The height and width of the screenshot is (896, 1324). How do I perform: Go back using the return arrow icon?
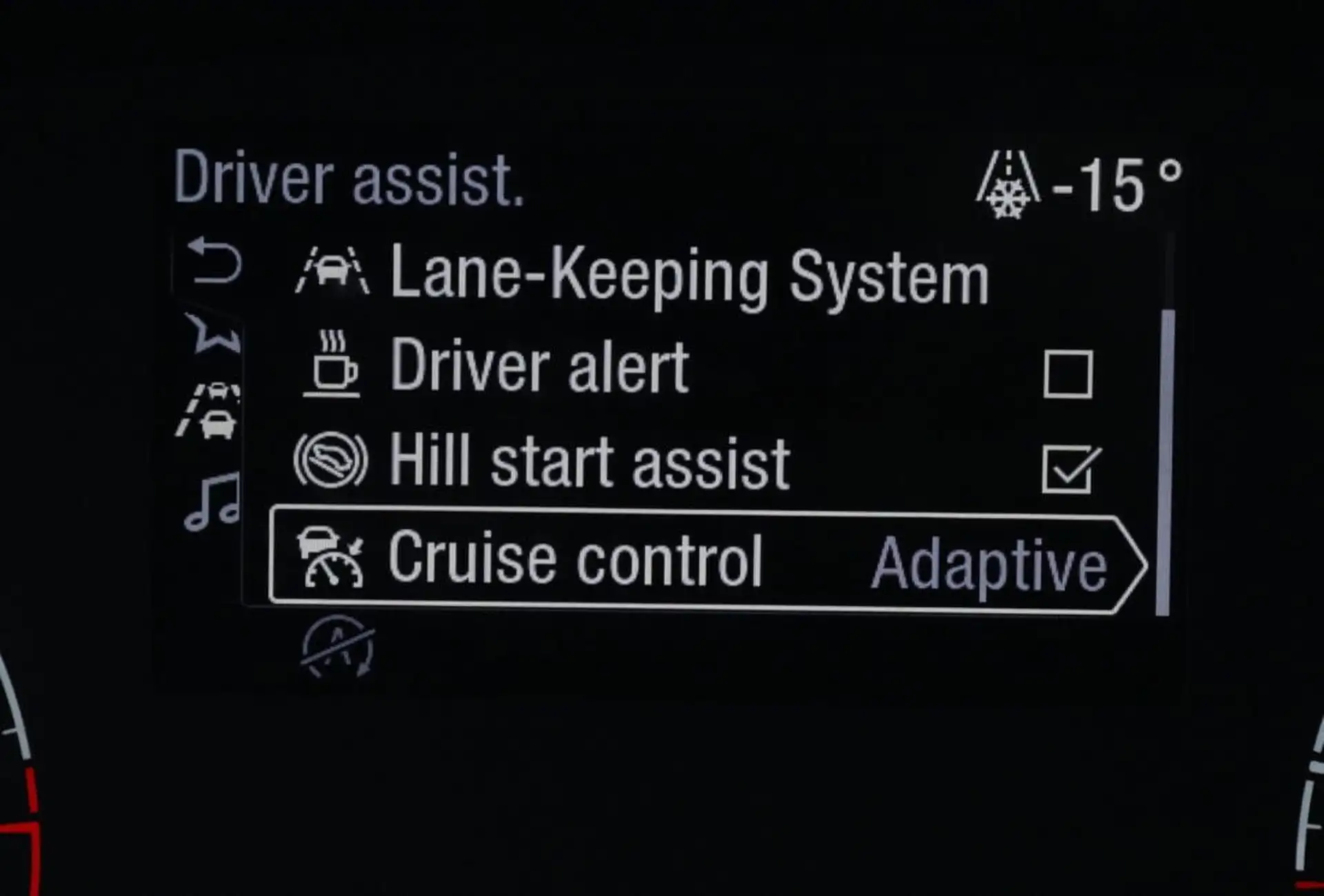click(215, 262)
